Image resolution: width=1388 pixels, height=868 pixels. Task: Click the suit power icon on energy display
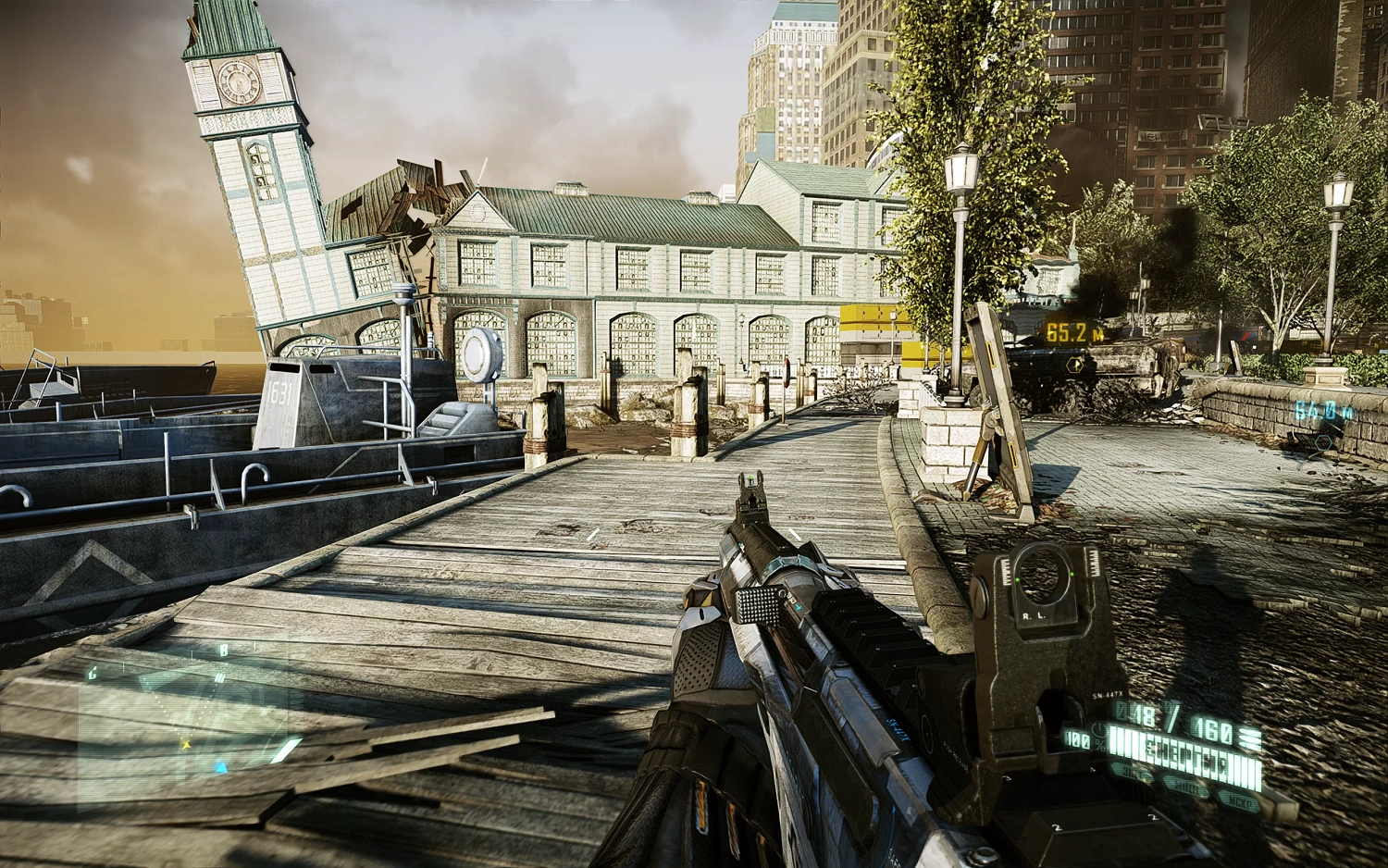click(x=1099, y=729)
